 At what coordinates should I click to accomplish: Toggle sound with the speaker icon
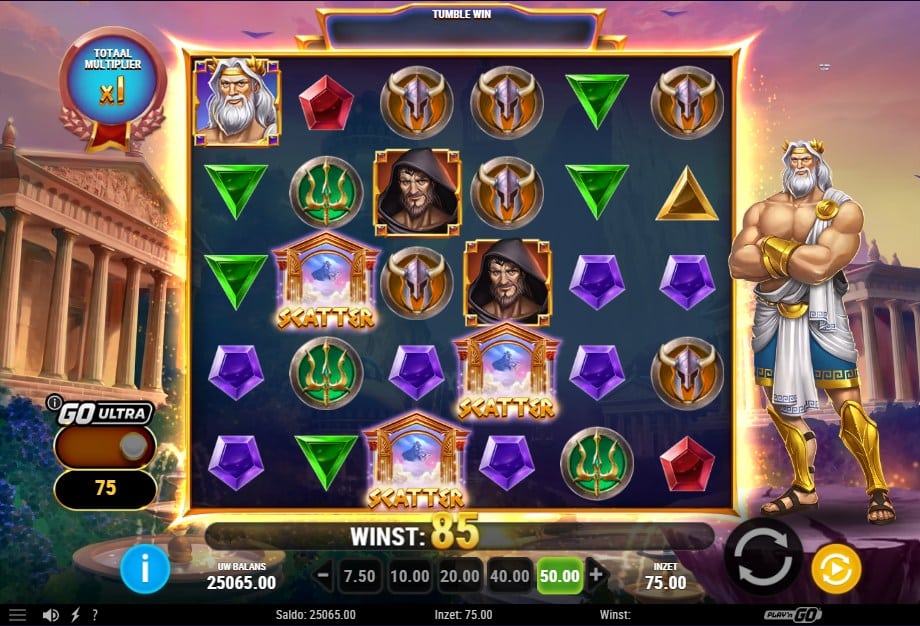click(x=50, y=615)
